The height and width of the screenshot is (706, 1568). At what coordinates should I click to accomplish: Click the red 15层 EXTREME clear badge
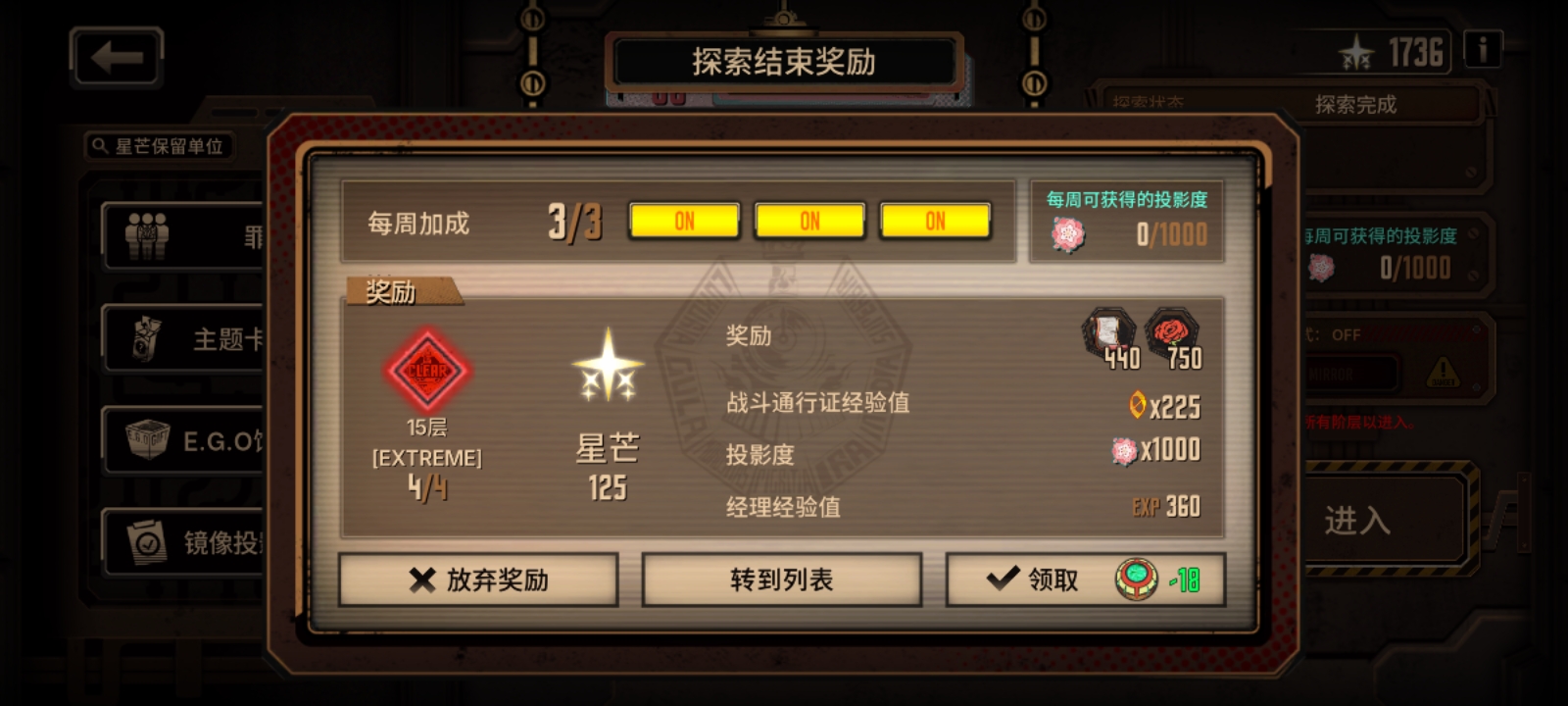428,373
